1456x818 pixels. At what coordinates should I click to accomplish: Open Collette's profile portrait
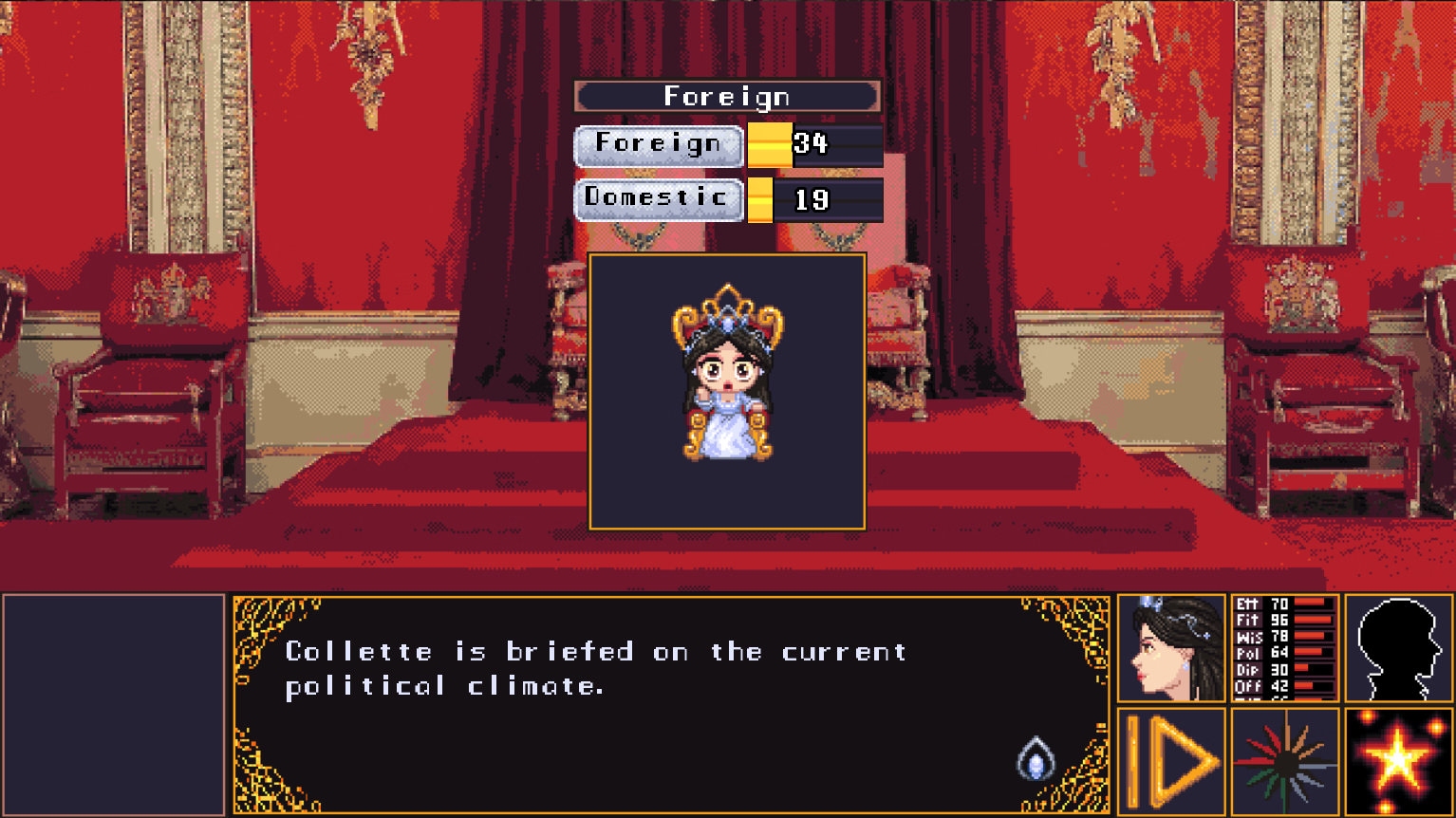tap(1171, 649)
